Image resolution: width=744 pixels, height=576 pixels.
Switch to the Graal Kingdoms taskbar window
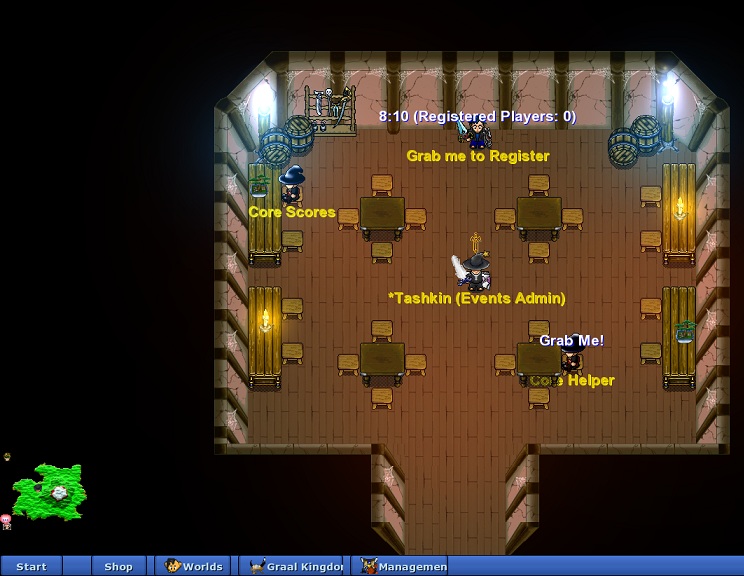(296, 566)
